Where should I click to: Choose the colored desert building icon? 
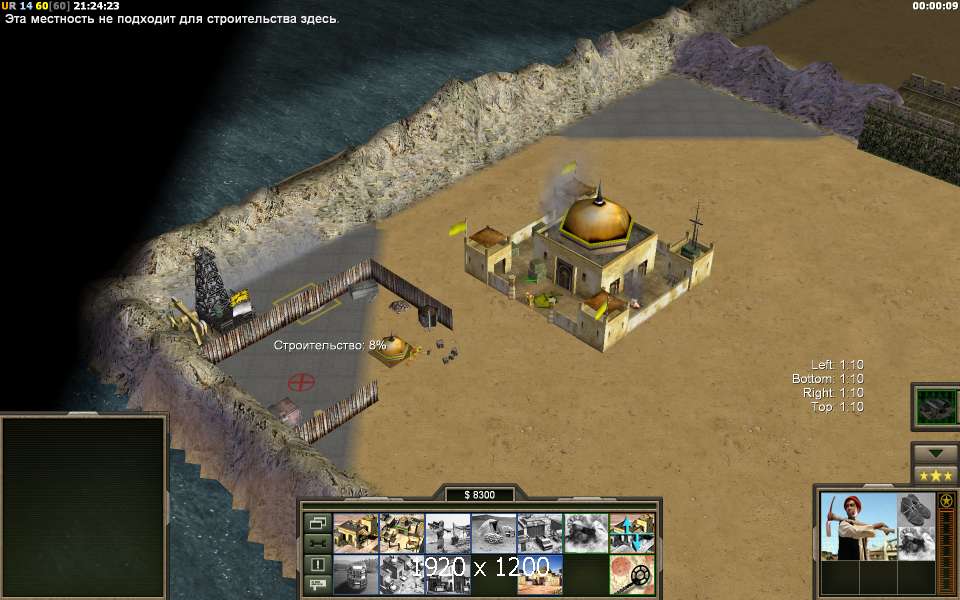pos(540,574)
